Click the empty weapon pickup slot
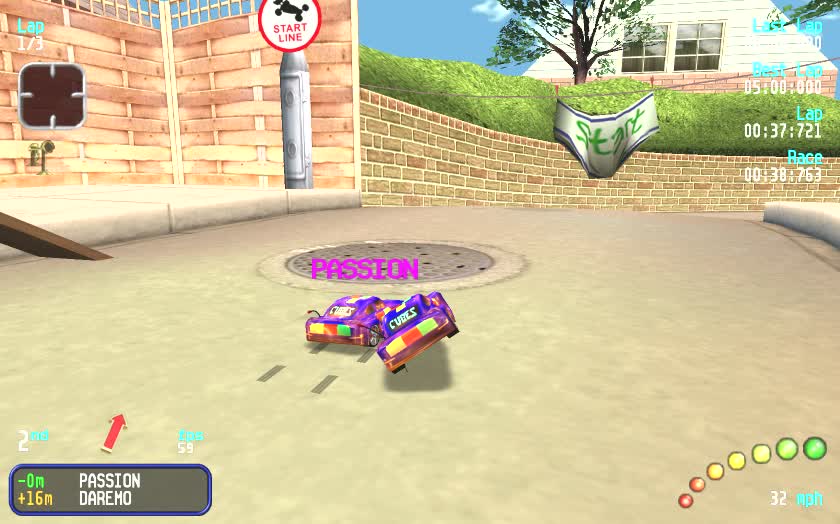Viewport: 840px width, 524px height. 52,96
